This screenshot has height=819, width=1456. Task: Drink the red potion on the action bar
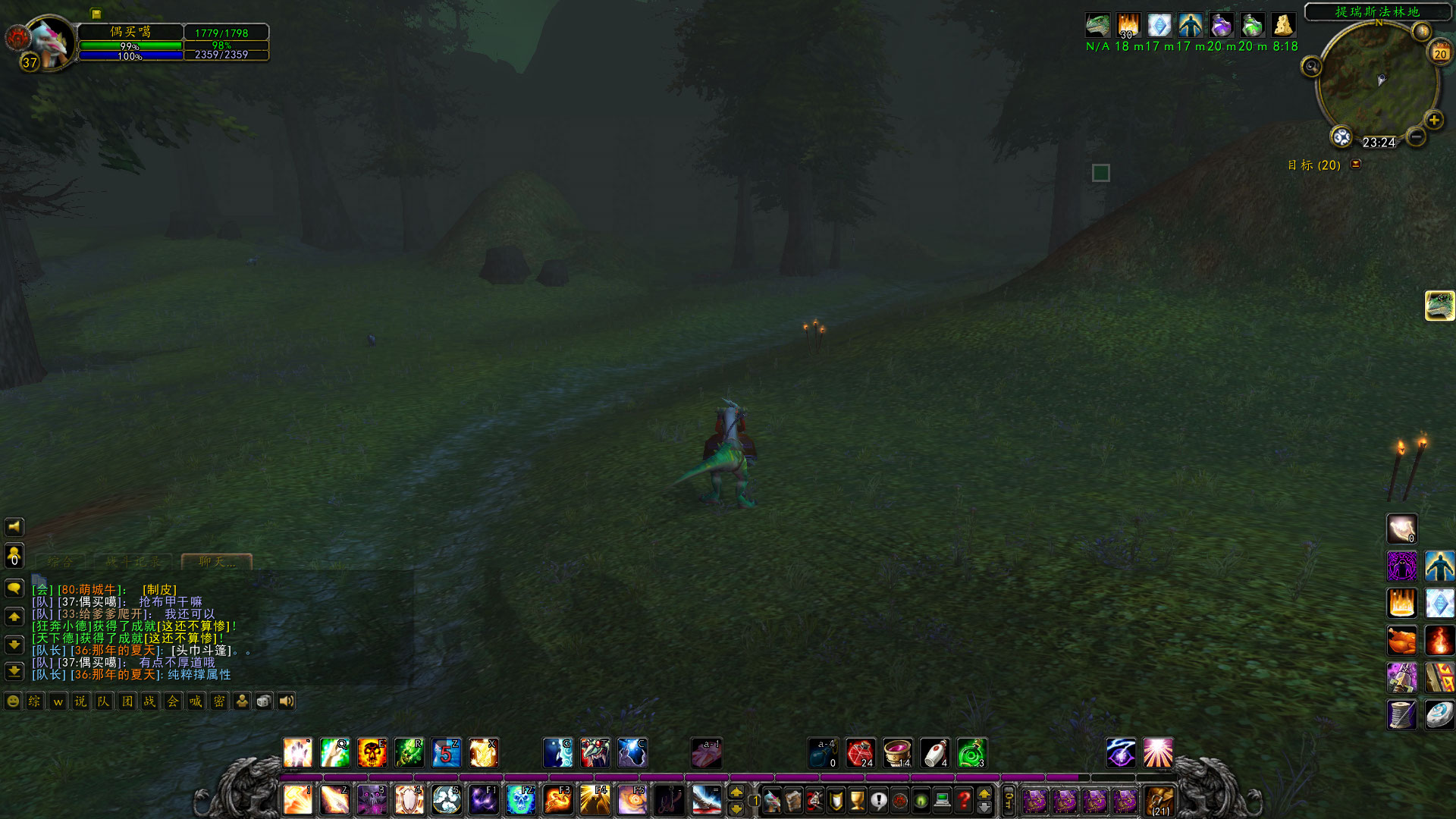point(862,752)
